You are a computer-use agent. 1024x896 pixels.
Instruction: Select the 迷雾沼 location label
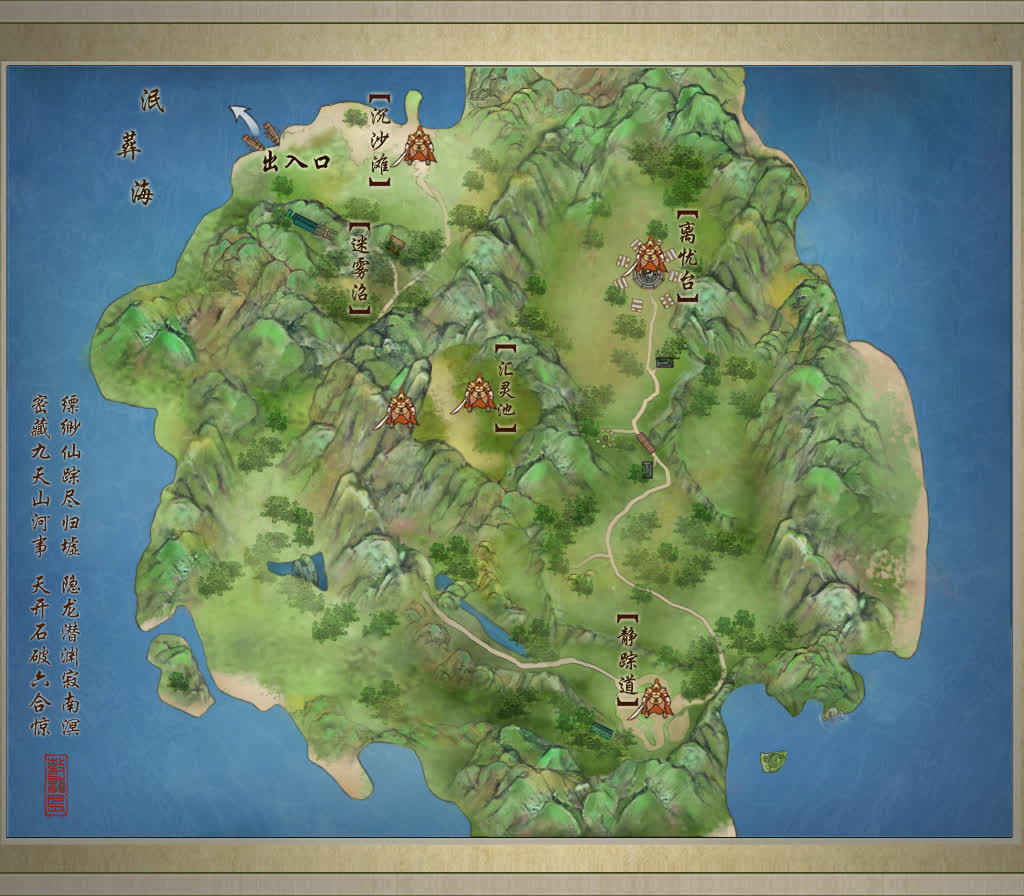[360, 269]
